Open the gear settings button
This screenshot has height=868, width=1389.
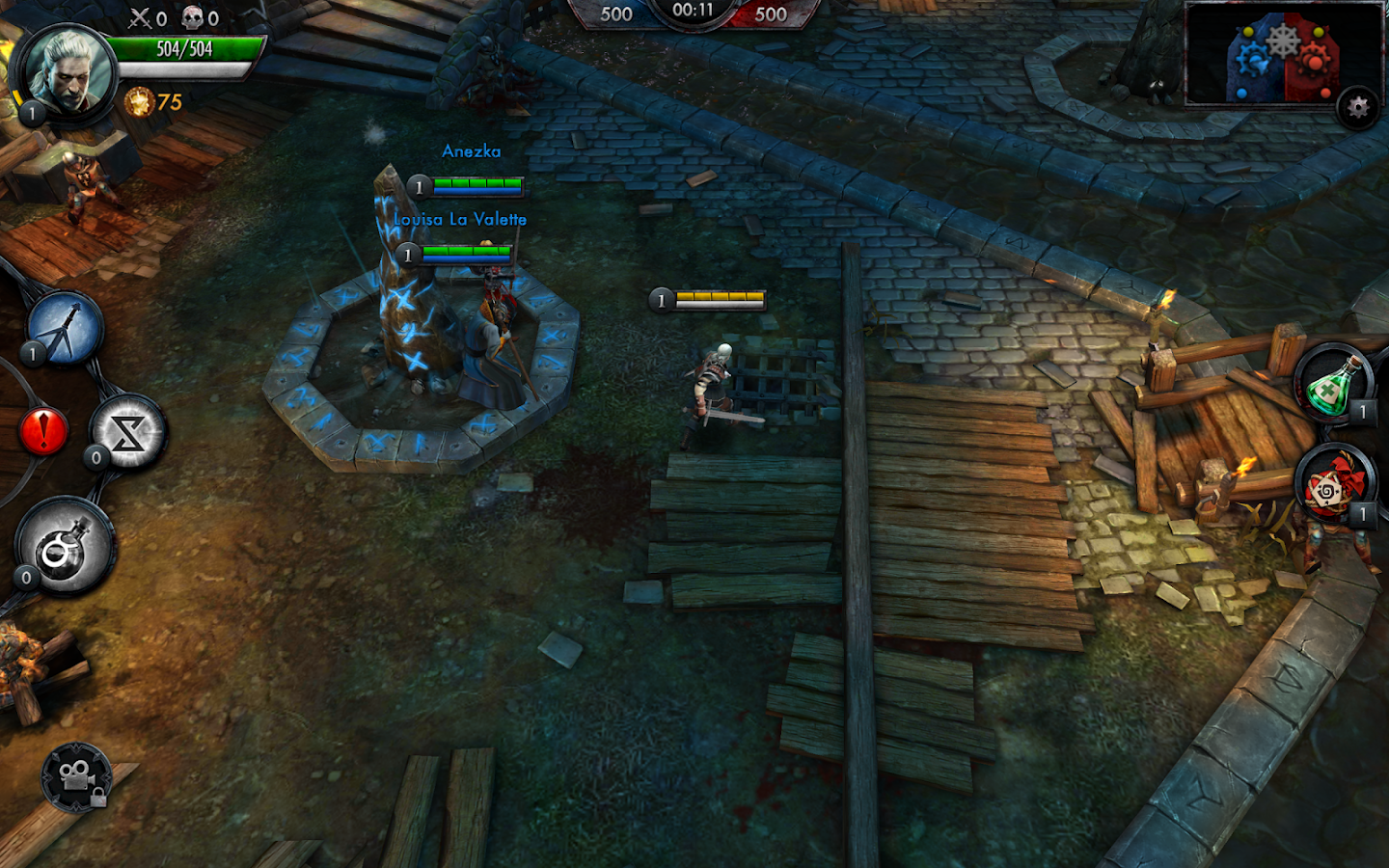[1358, 107]
